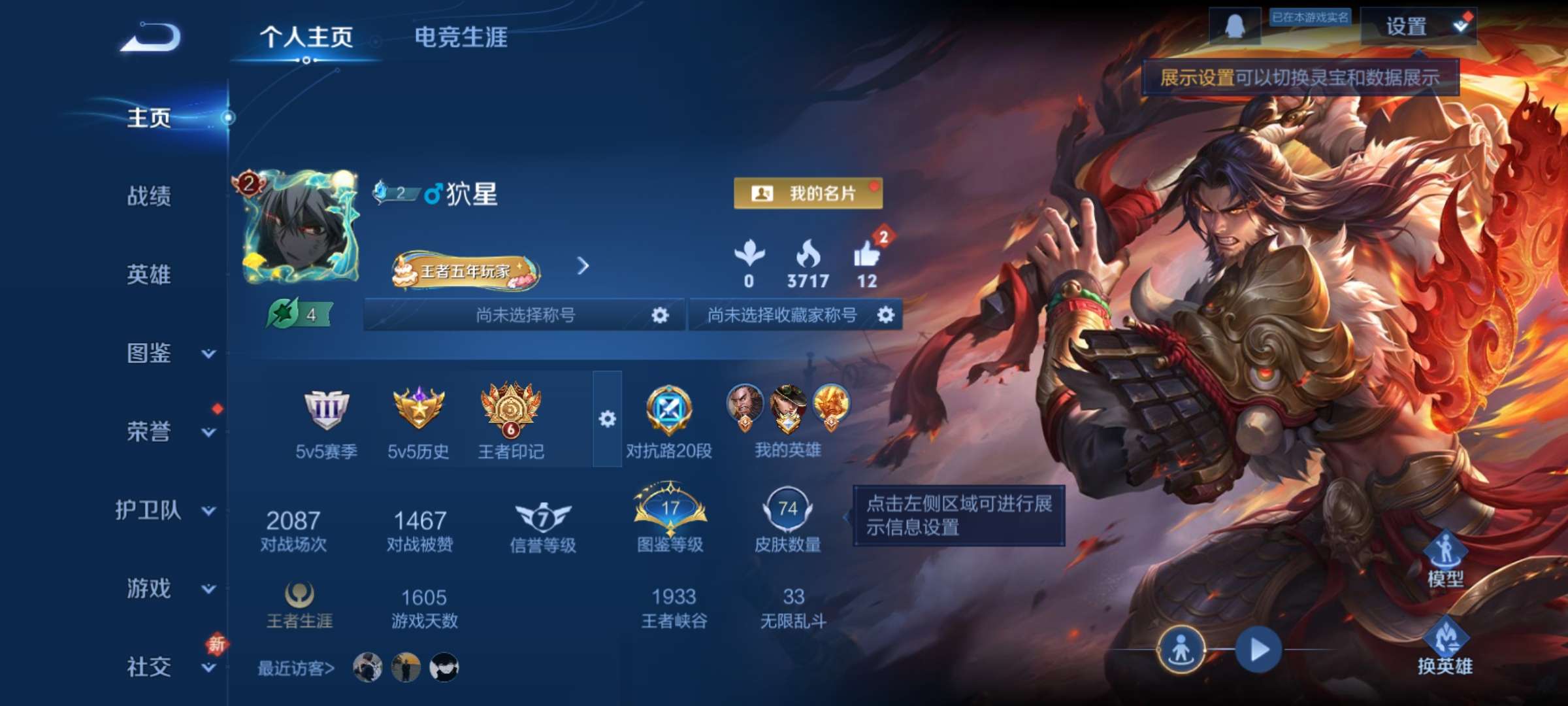Open the gear beside 尚未选择收藏家称号
The height and width of the screenshot is (706, 1568).
pyautogui.click(x=887, y=314)
